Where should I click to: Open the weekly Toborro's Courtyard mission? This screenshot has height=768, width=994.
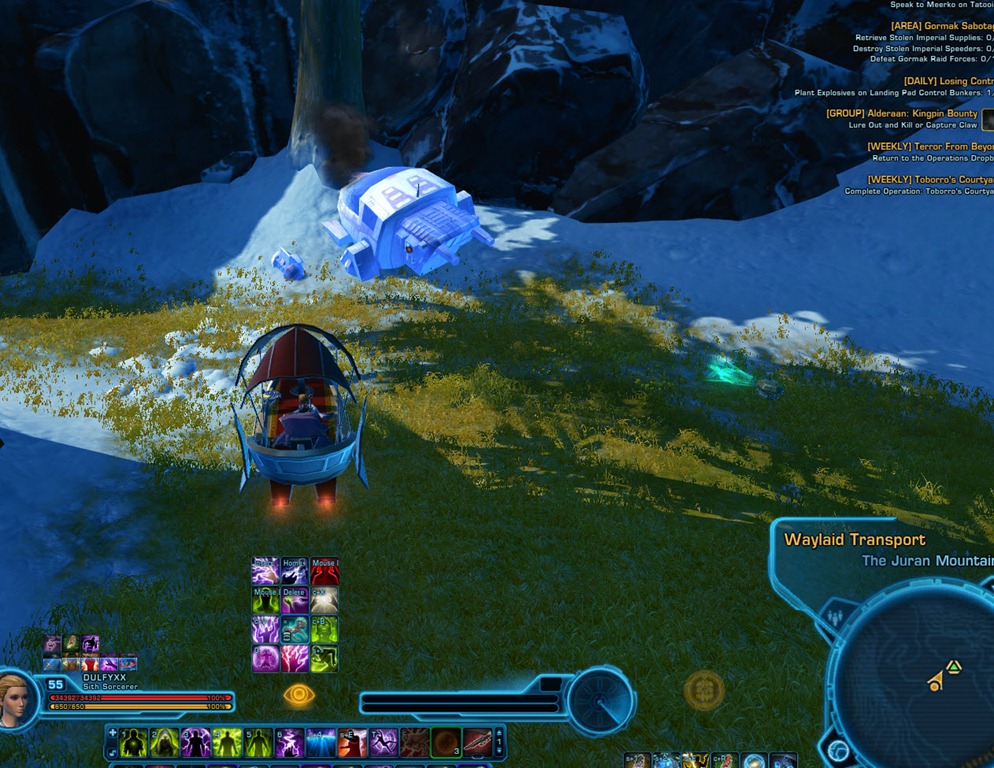pyautogui.click(x=930, y=180)
